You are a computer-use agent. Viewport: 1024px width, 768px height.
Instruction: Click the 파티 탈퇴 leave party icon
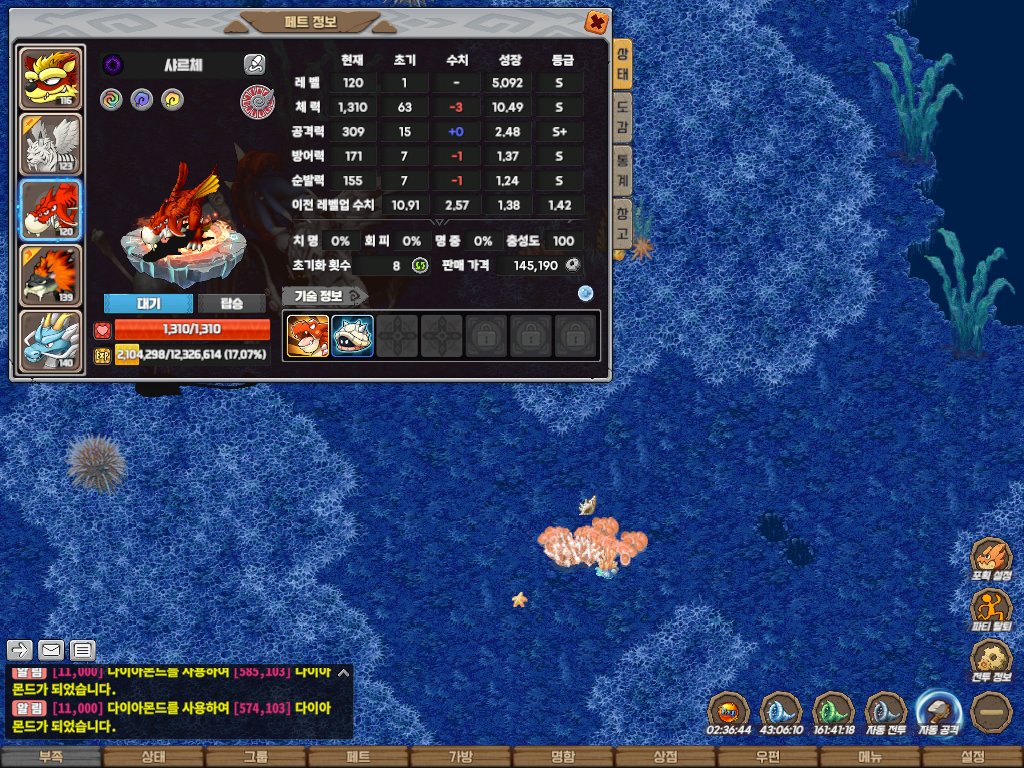(991, 608)
